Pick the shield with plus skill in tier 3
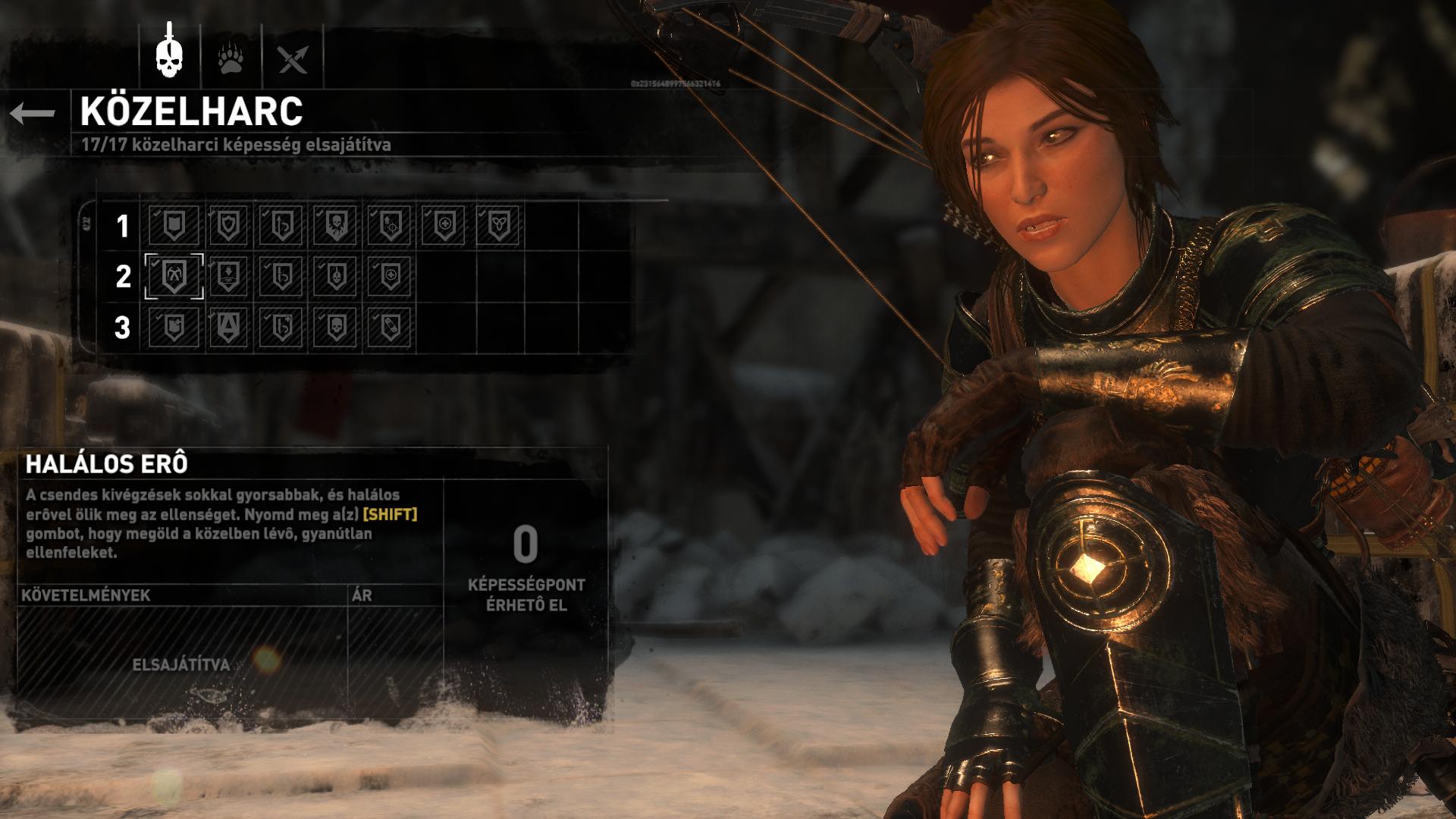 click(174, 328)
